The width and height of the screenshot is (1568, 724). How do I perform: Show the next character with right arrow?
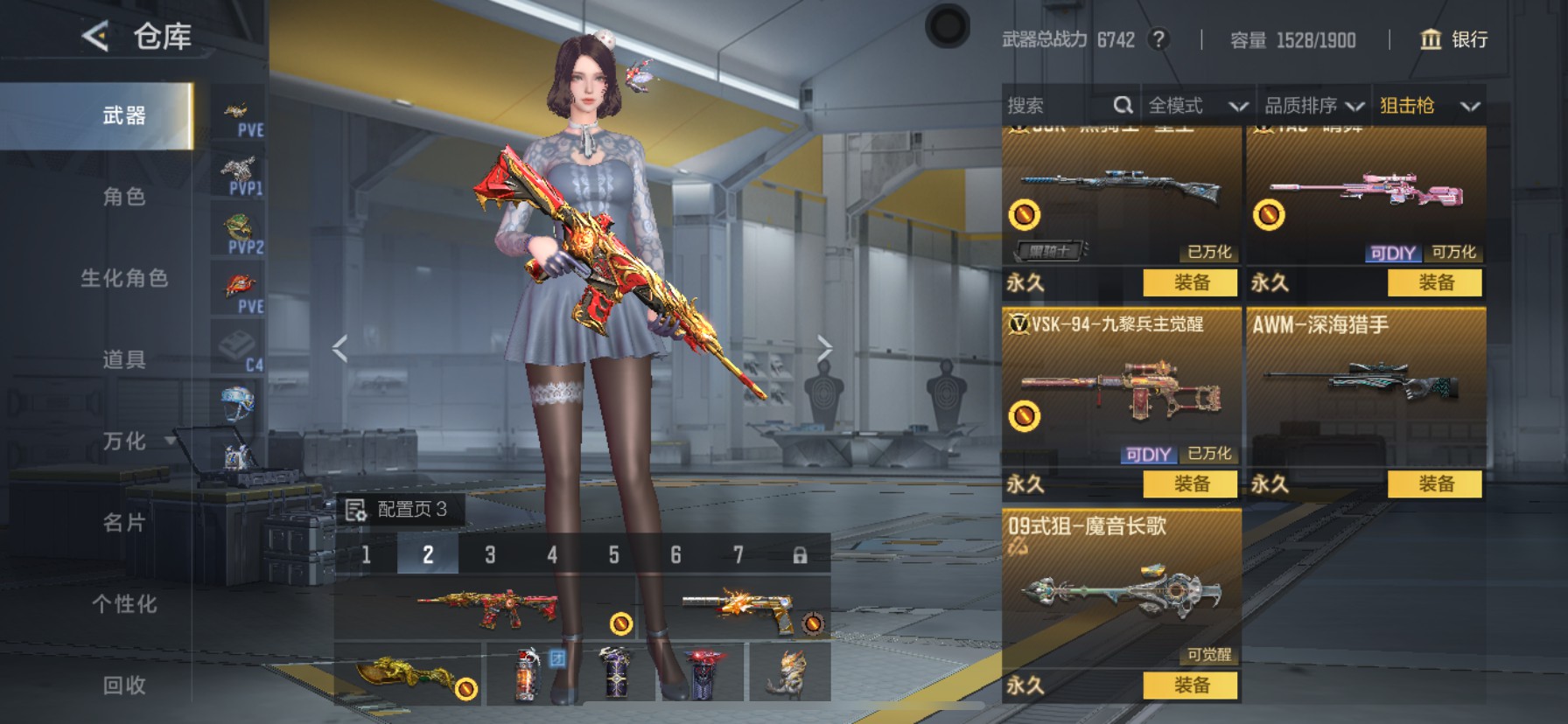point(824,348)
